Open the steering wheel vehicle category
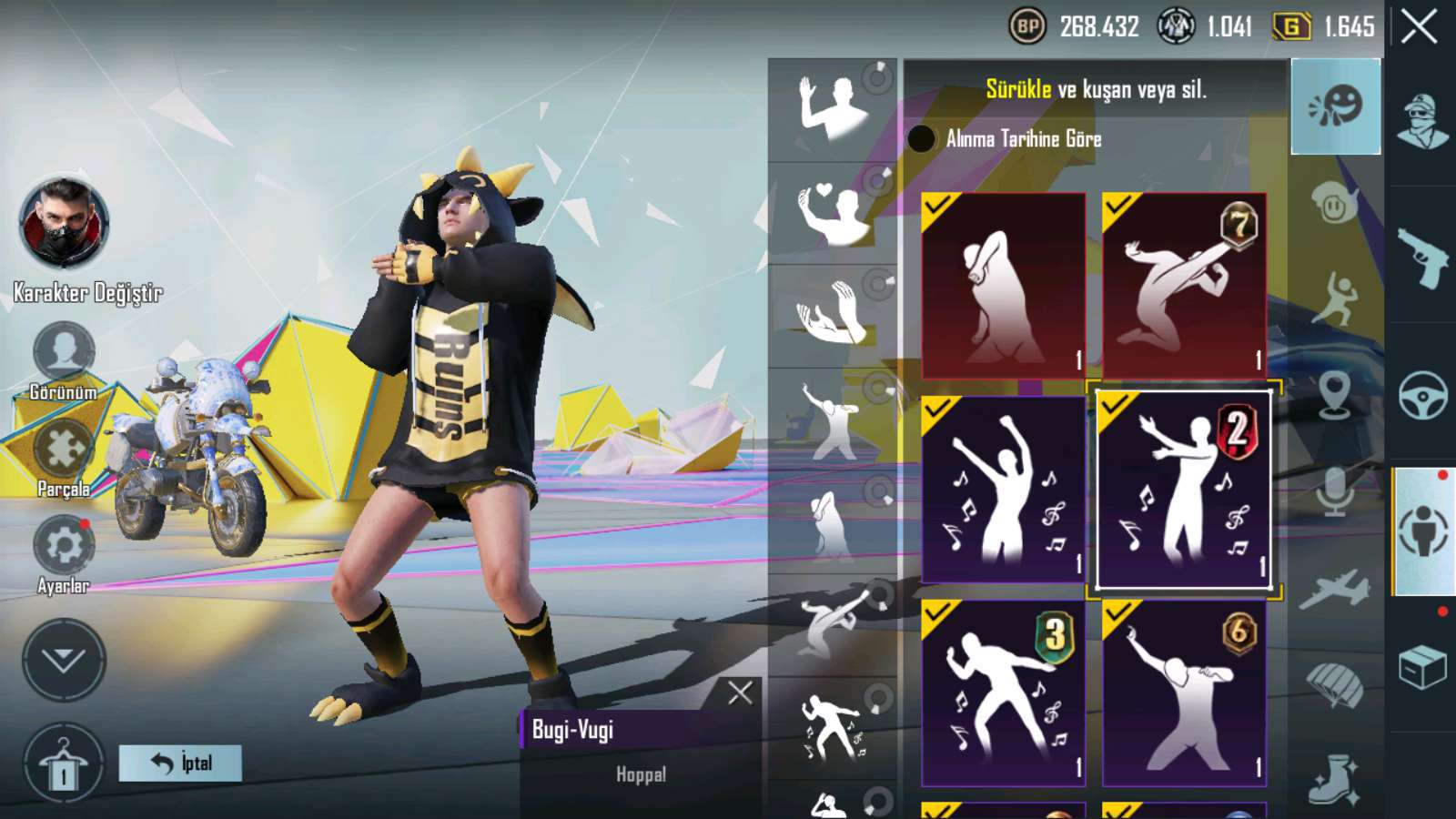The image size is (1456, 819). pyautogui.click(x=1422, y=394)
